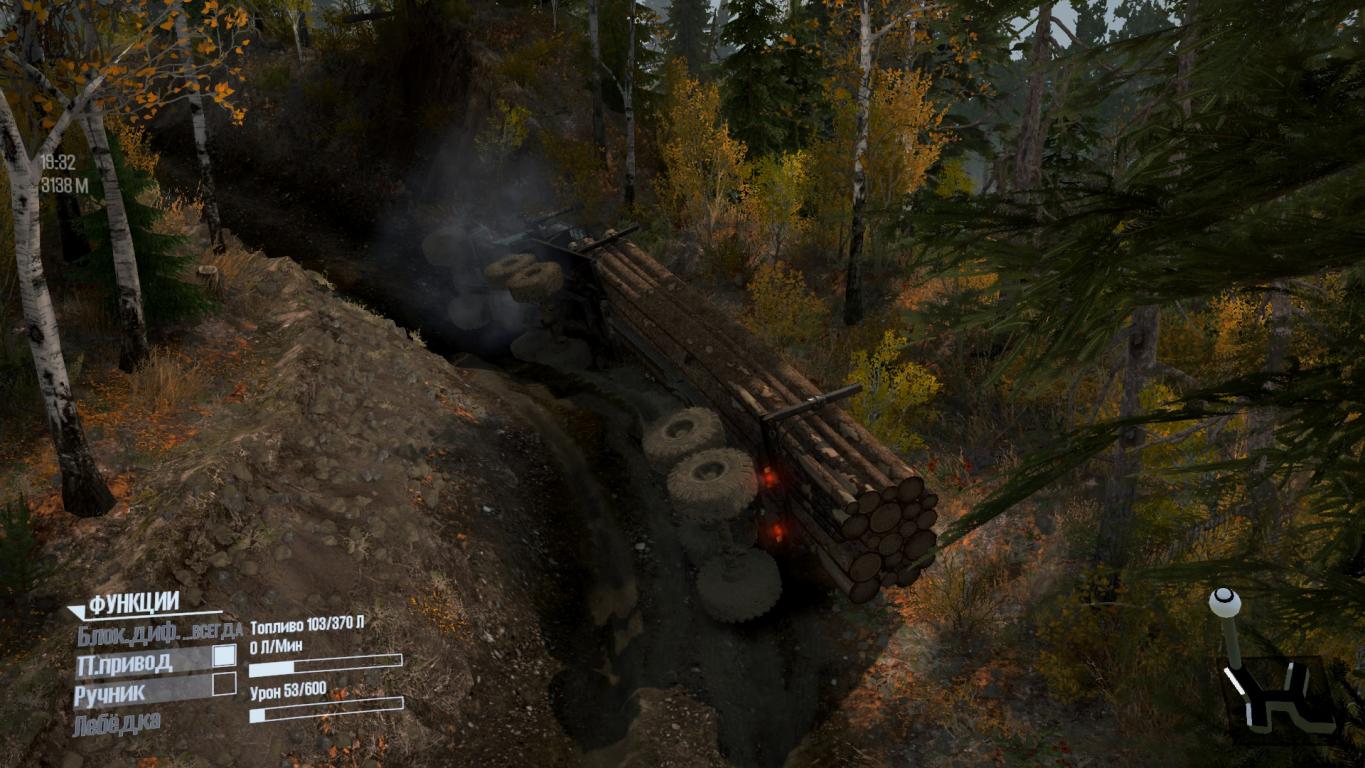The image size is (1365, 768).
Task: Toggle the Блок.диф. differential lock option
Action: (129, 632)
